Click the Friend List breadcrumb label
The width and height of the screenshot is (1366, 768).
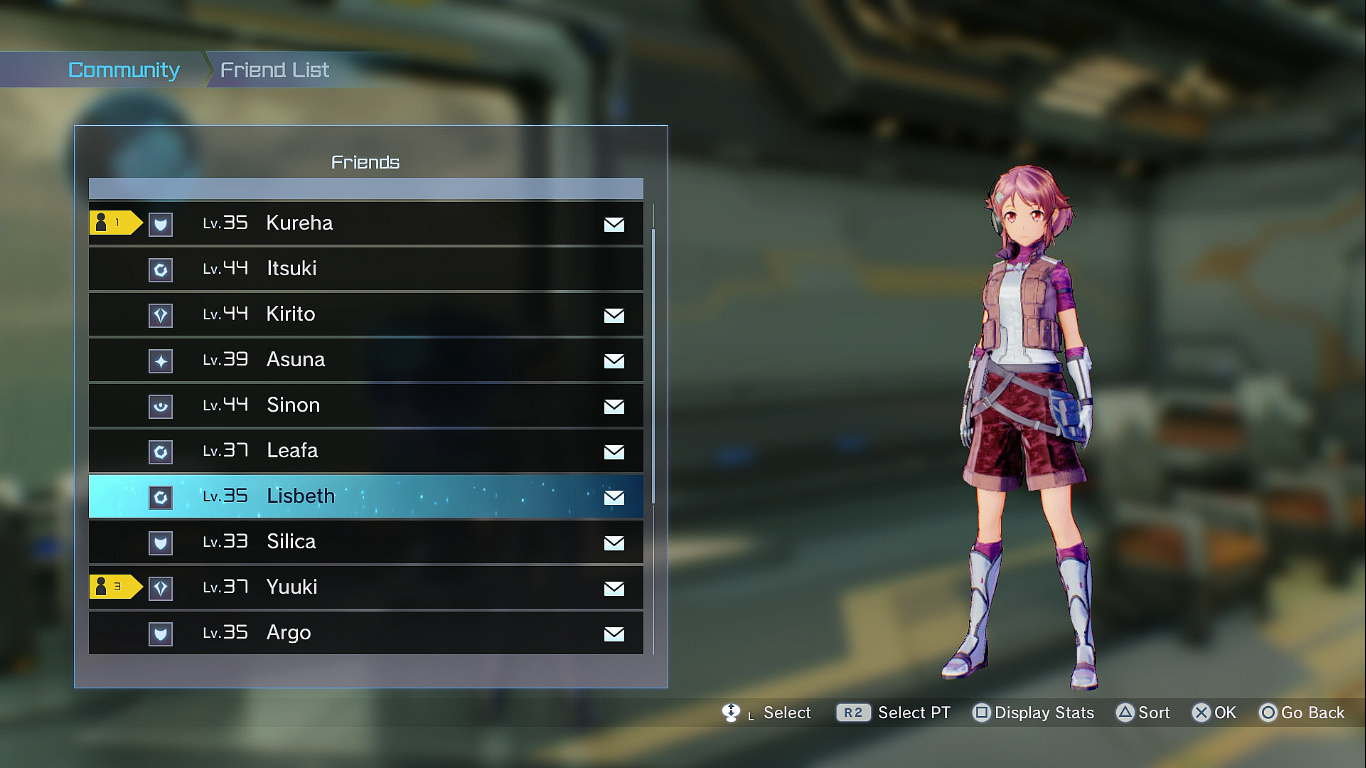click(275, 70)
